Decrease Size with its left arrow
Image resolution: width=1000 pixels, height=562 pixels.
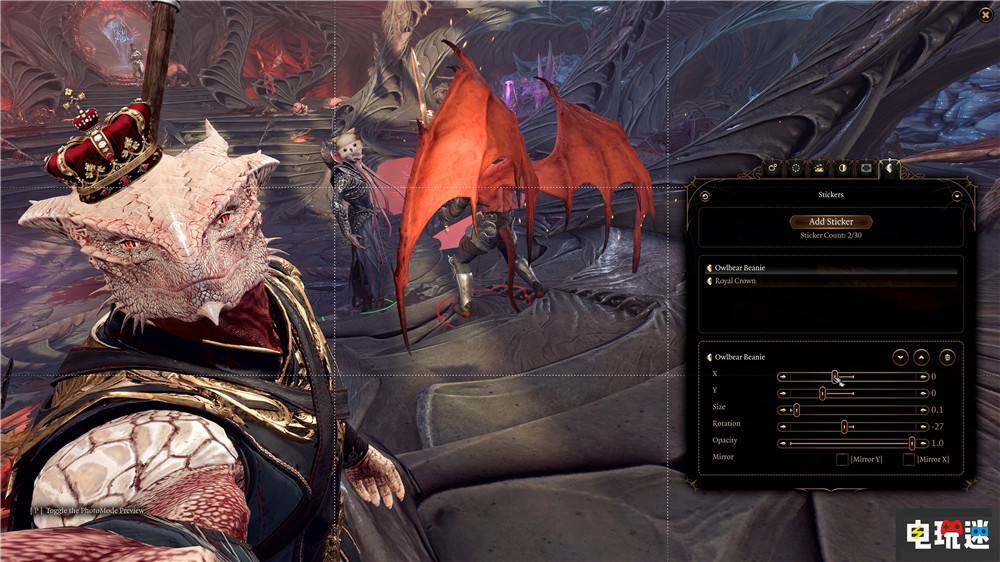(783, 409)
